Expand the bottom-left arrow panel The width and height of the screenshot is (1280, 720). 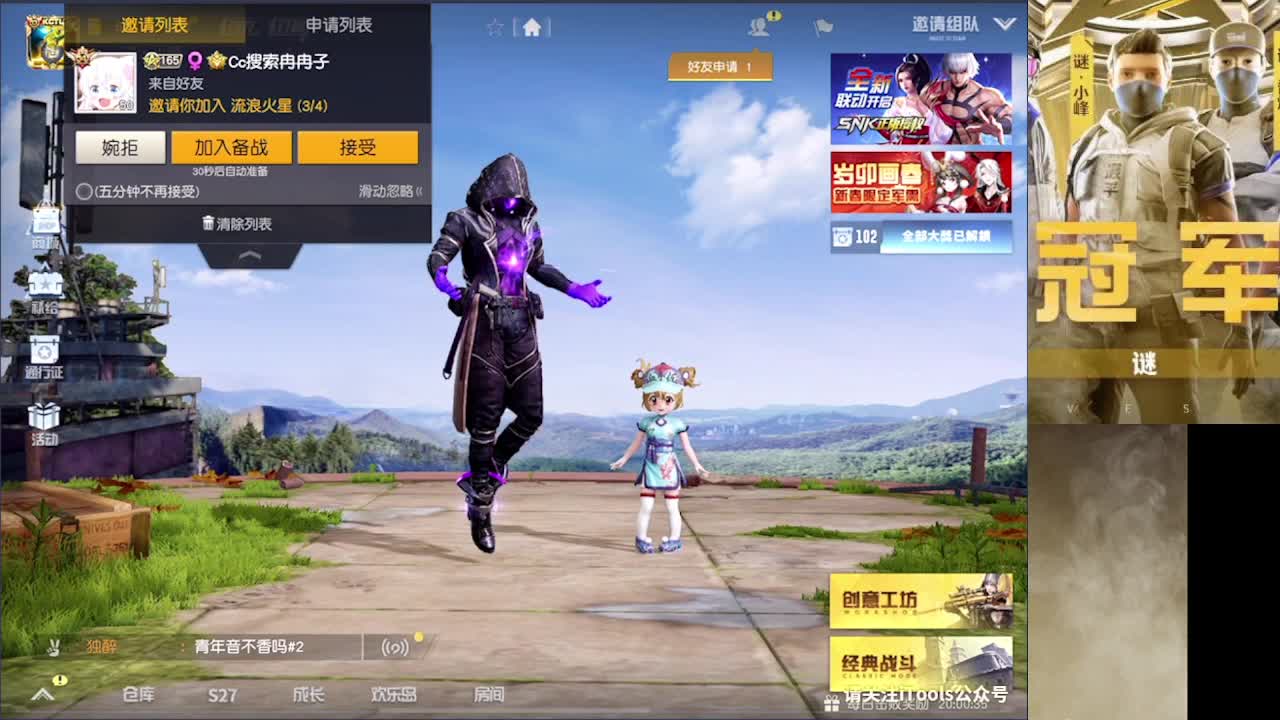click(42, 692)
